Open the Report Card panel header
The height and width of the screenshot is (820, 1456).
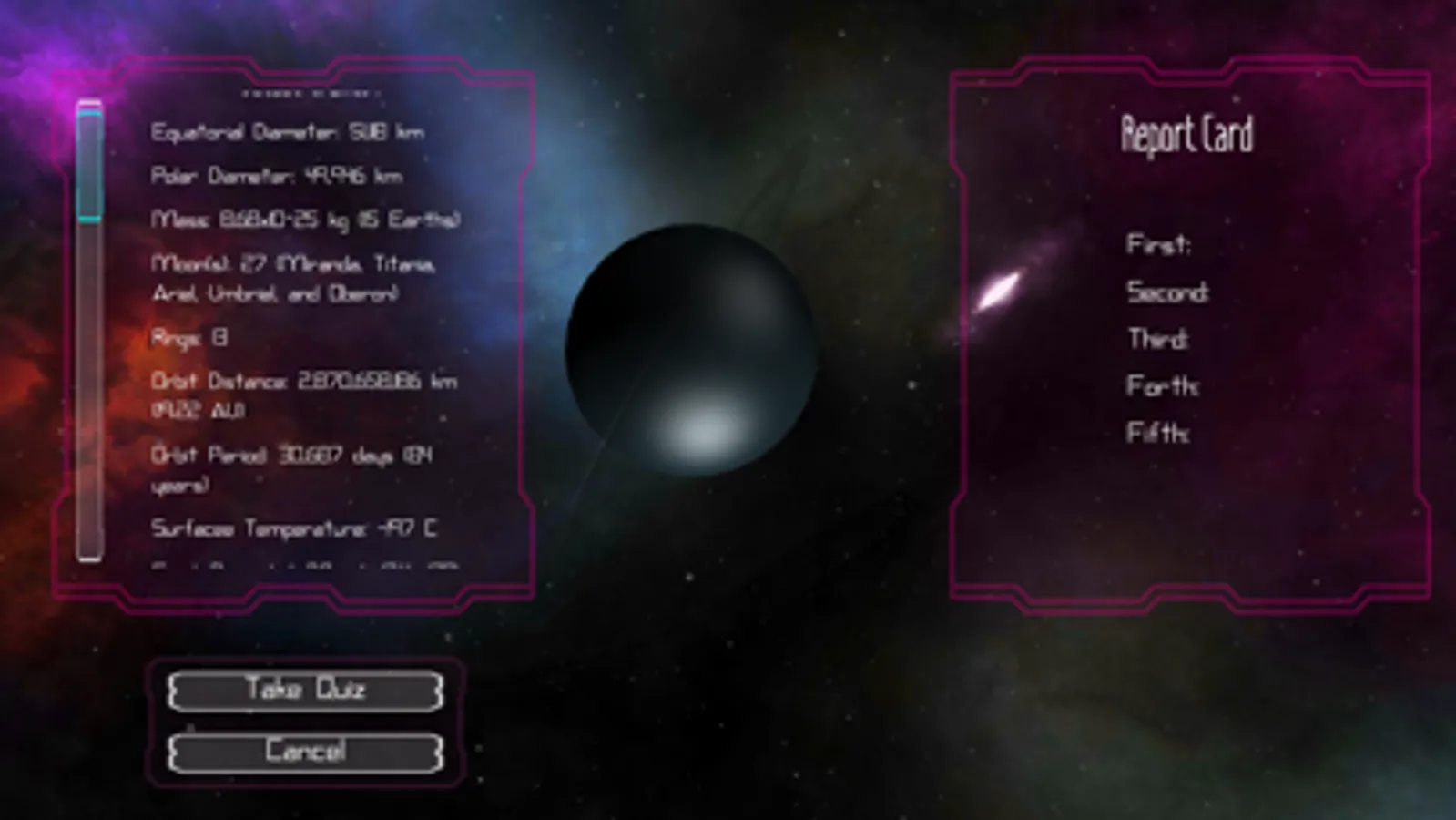(x=1186, y=133)
